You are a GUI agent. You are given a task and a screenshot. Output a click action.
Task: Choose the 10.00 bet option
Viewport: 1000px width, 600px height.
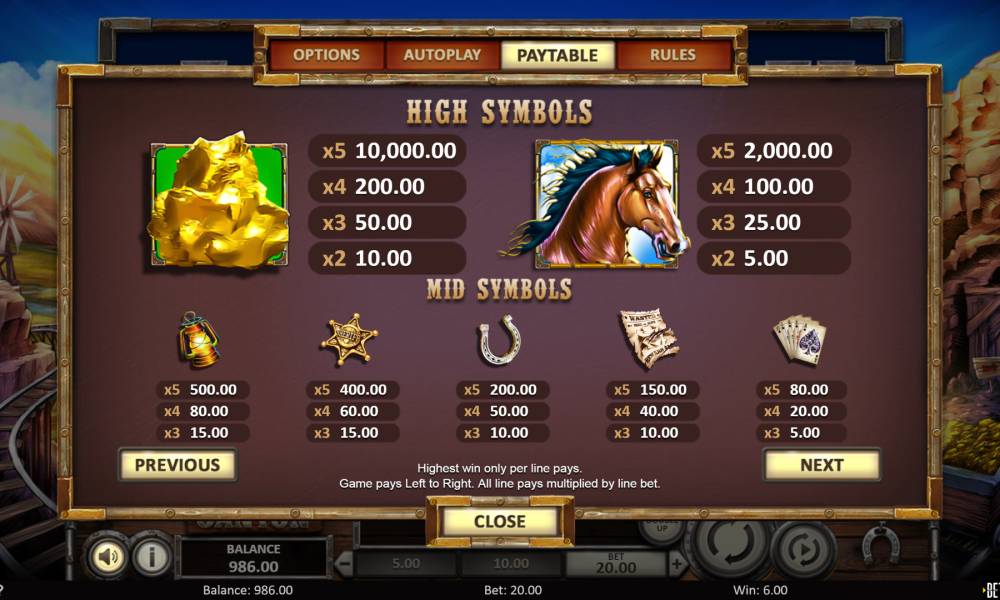pos(510,564)
